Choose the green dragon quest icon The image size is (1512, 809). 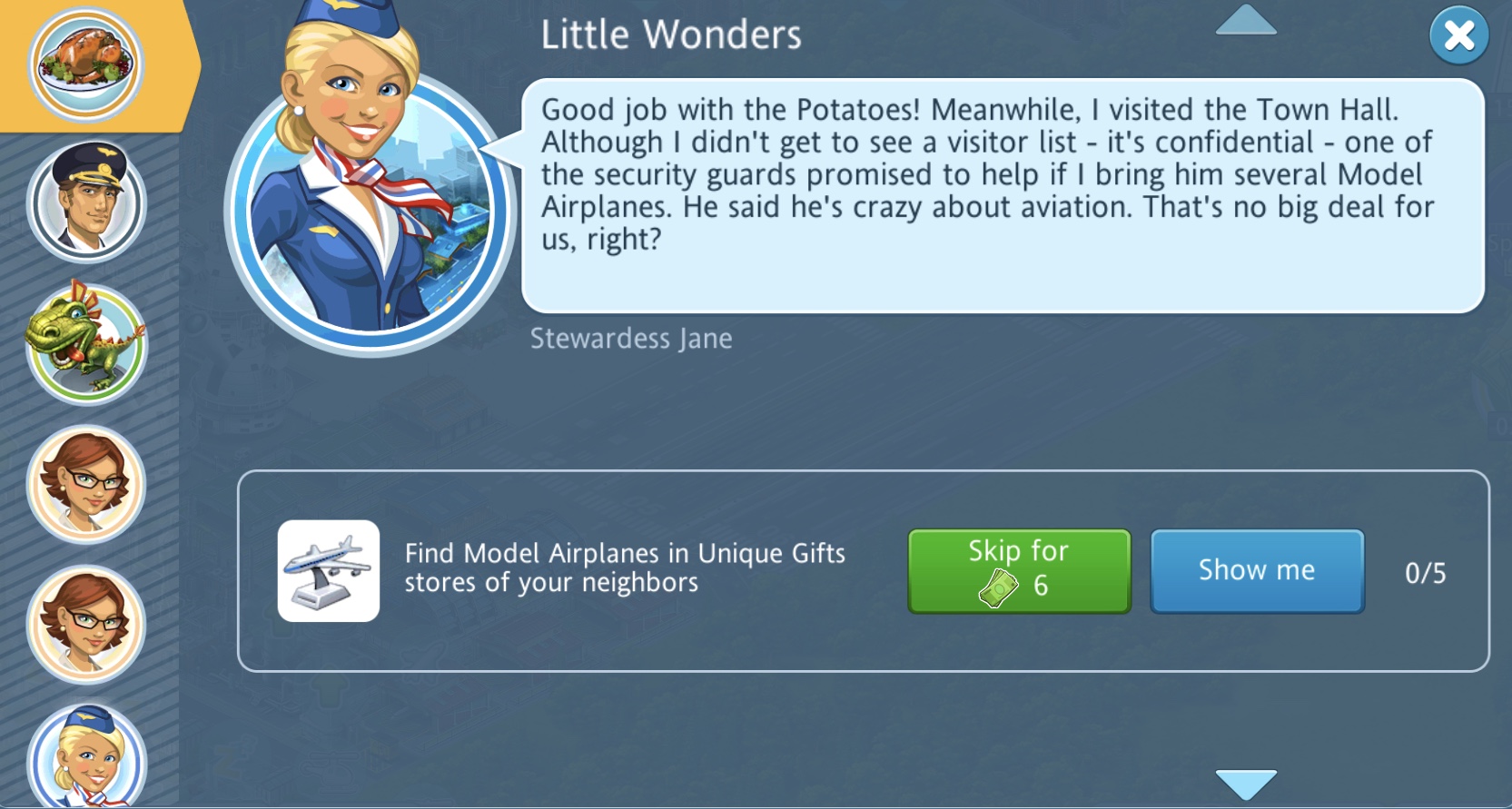coord(86,344)
